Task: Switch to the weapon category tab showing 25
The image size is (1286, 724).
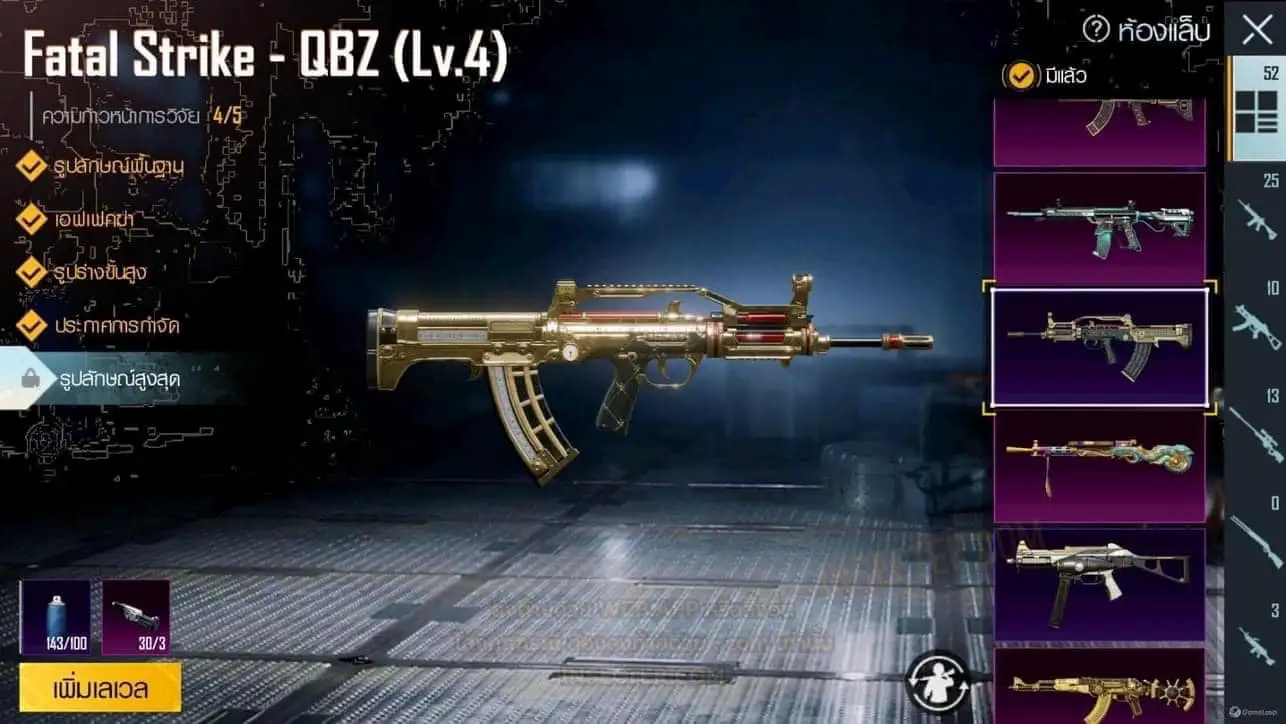Action: (x=1256, y=208)
